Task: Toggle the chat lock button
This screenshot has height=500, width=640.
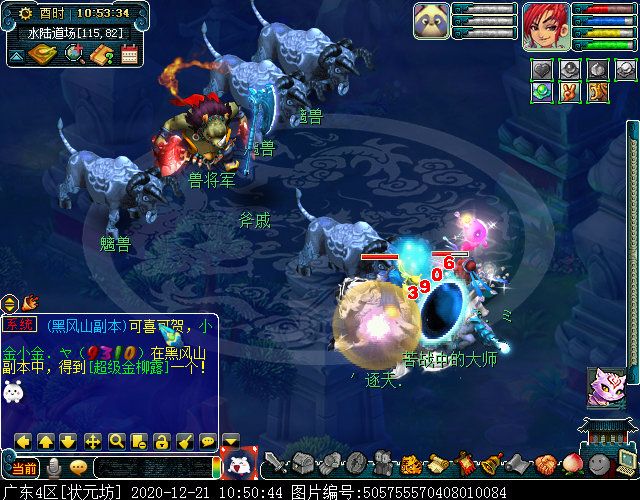Action: 161,441
